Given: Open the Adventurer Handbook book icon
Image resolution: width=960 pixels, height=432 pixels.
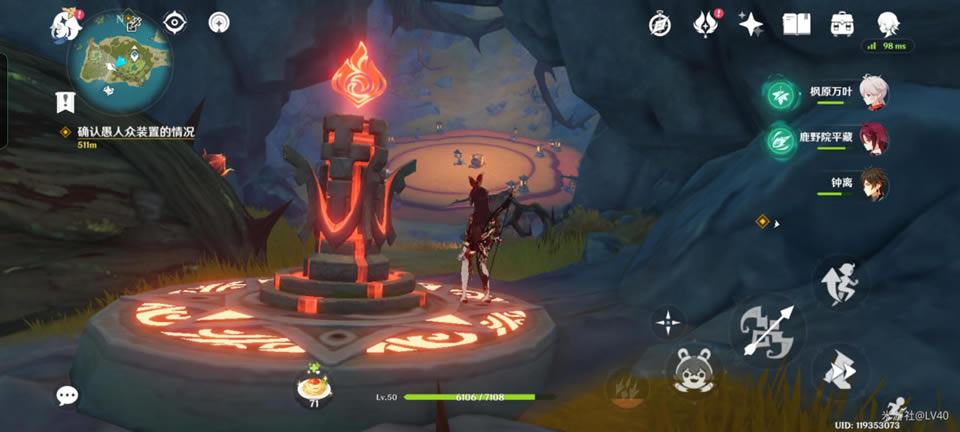Looking at the screenshot, I should coord(796,24).
